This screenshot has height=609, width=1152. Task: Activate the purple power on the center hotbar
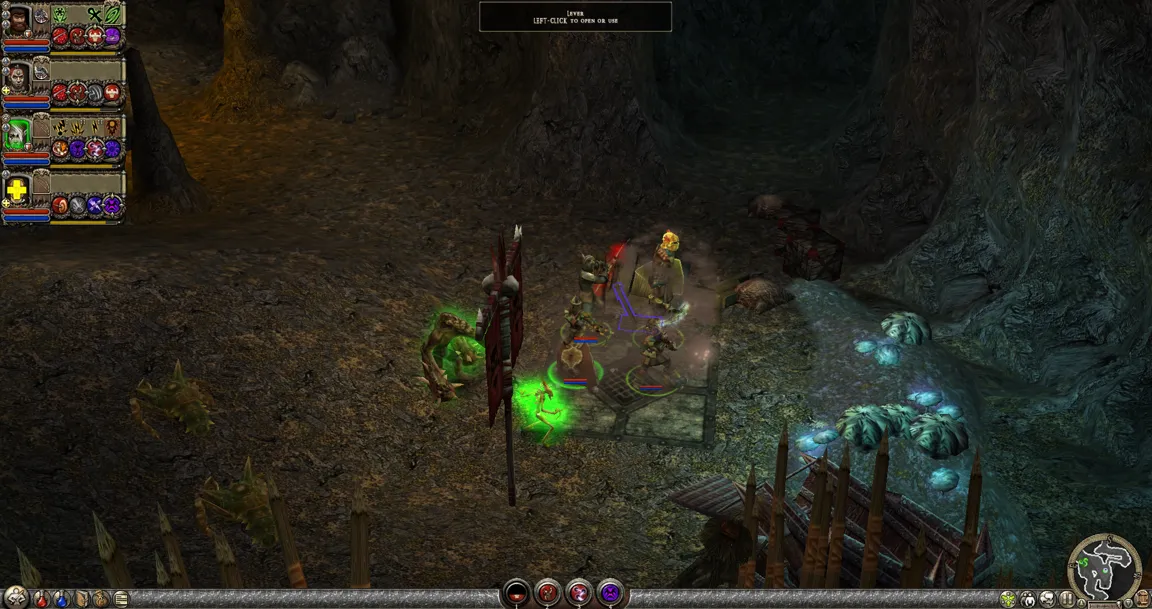(x=610, y=594)
